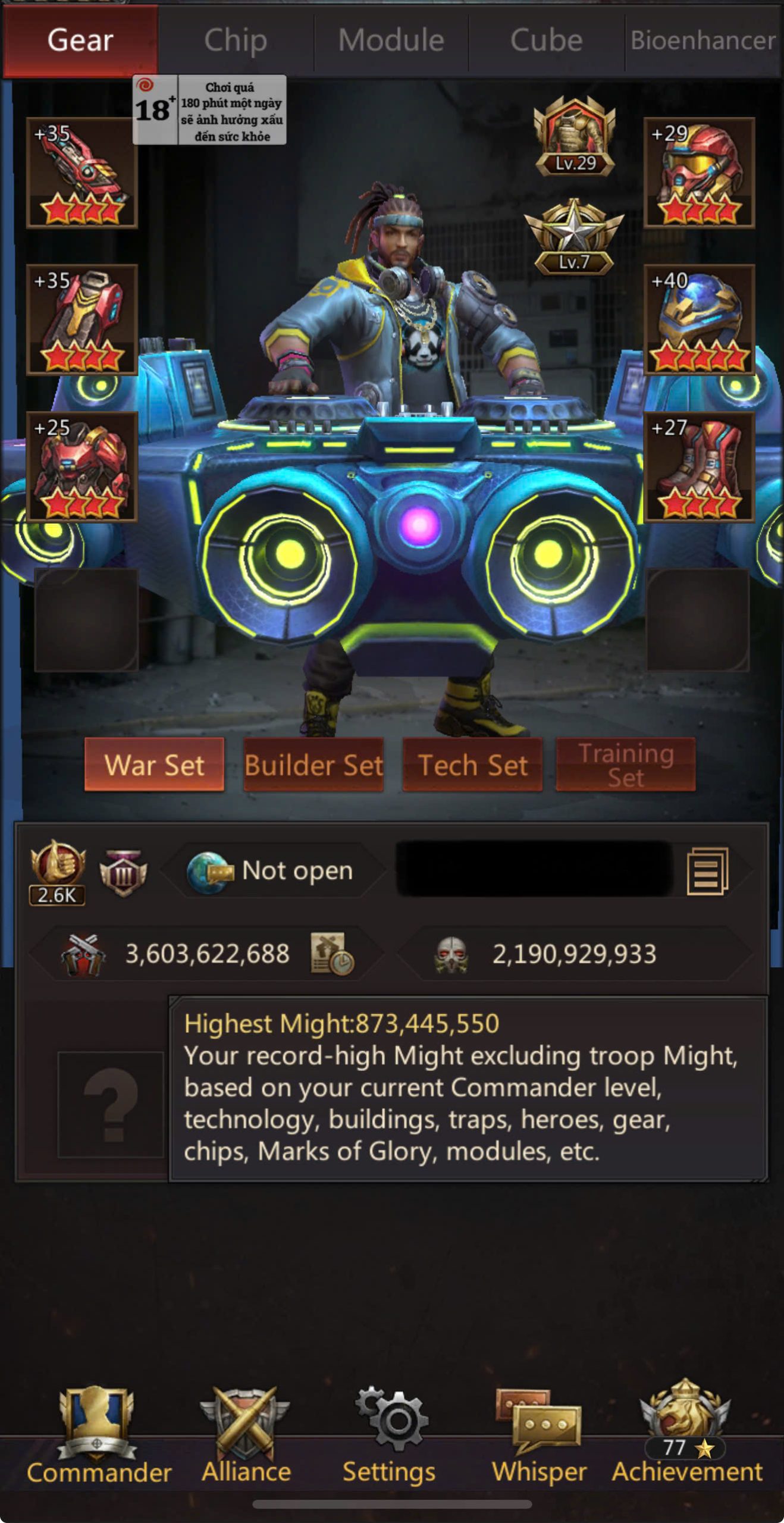784x1523 pixels.
Task: Choose the Tech Set button
Action: coord(473,764)
